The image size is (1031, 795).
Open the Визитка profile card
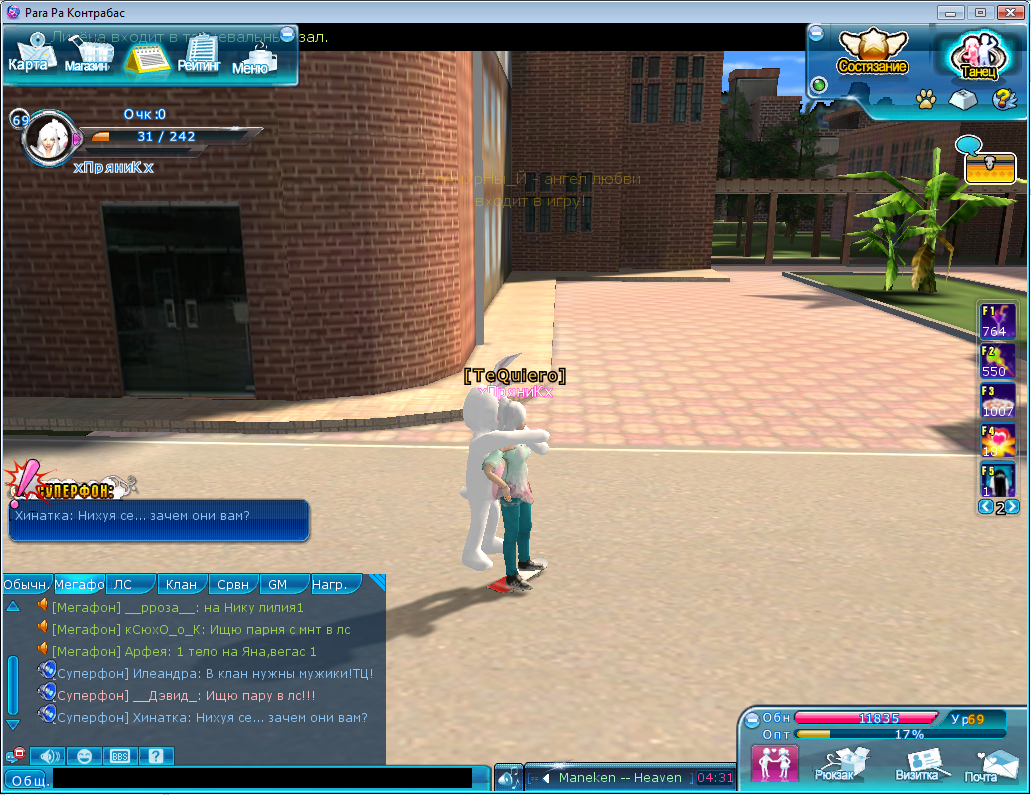(x=917, y=764)
